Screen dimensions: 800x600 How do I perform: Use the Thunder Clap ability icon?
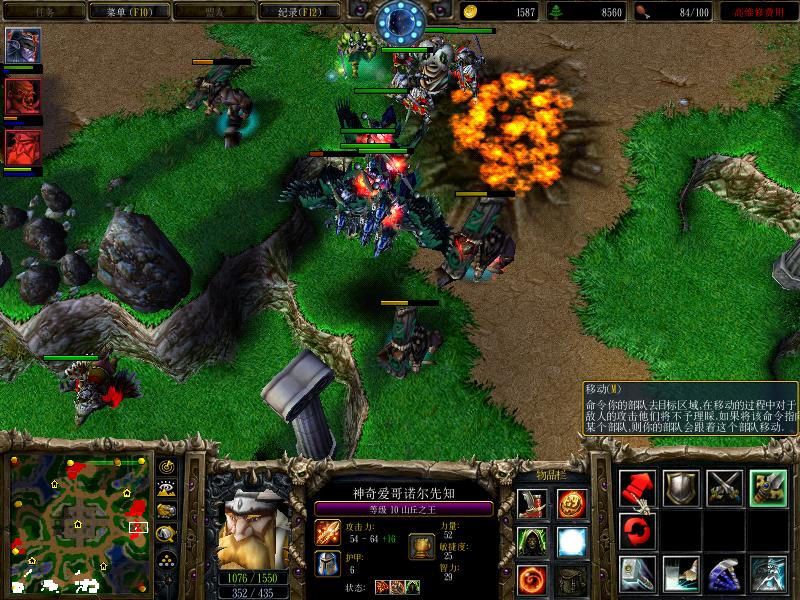[681, 574]
